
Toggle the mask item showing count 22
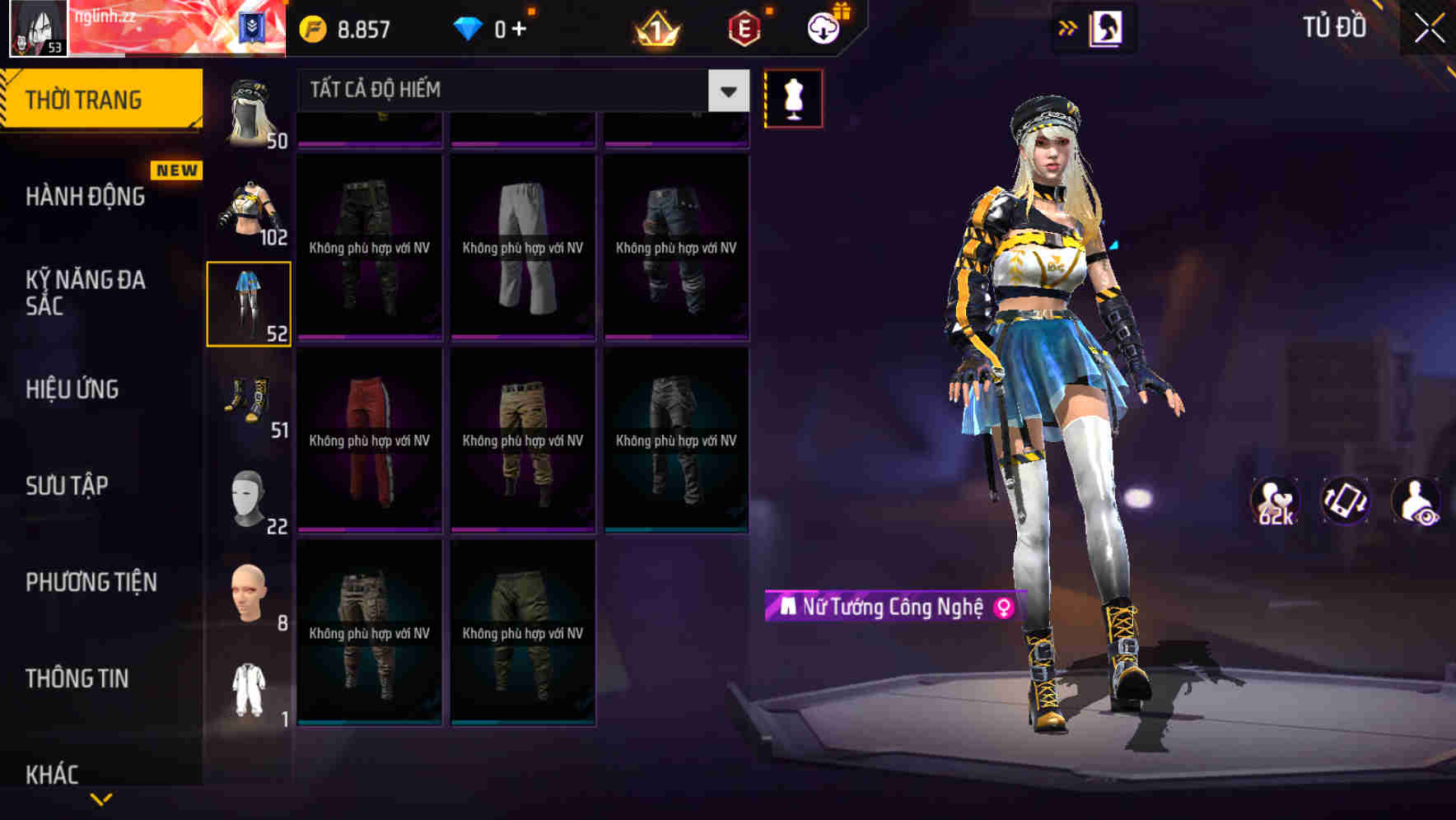(x=248, y=500)
